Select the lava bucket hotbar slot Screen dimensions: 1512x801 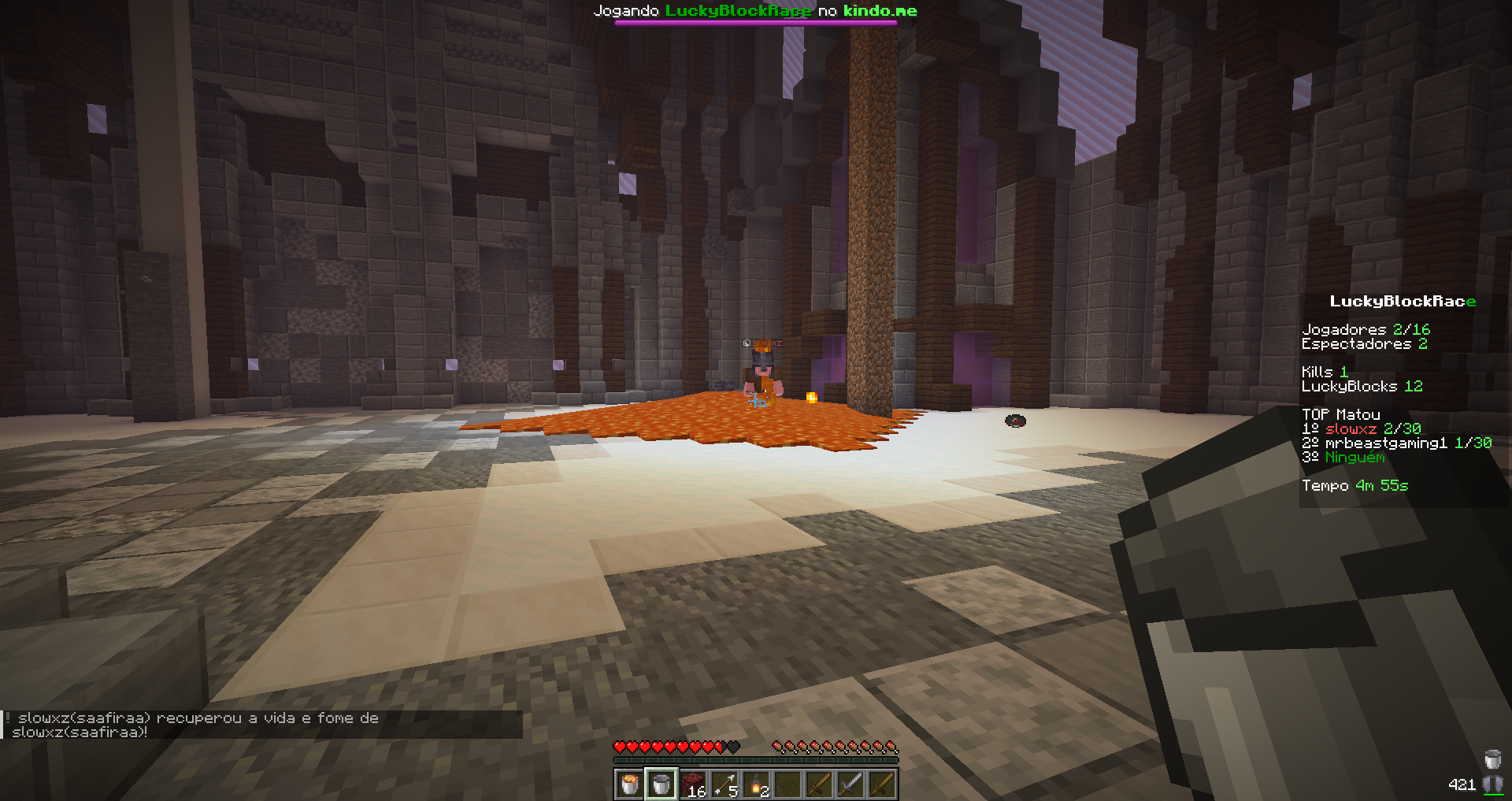(629, 784)
